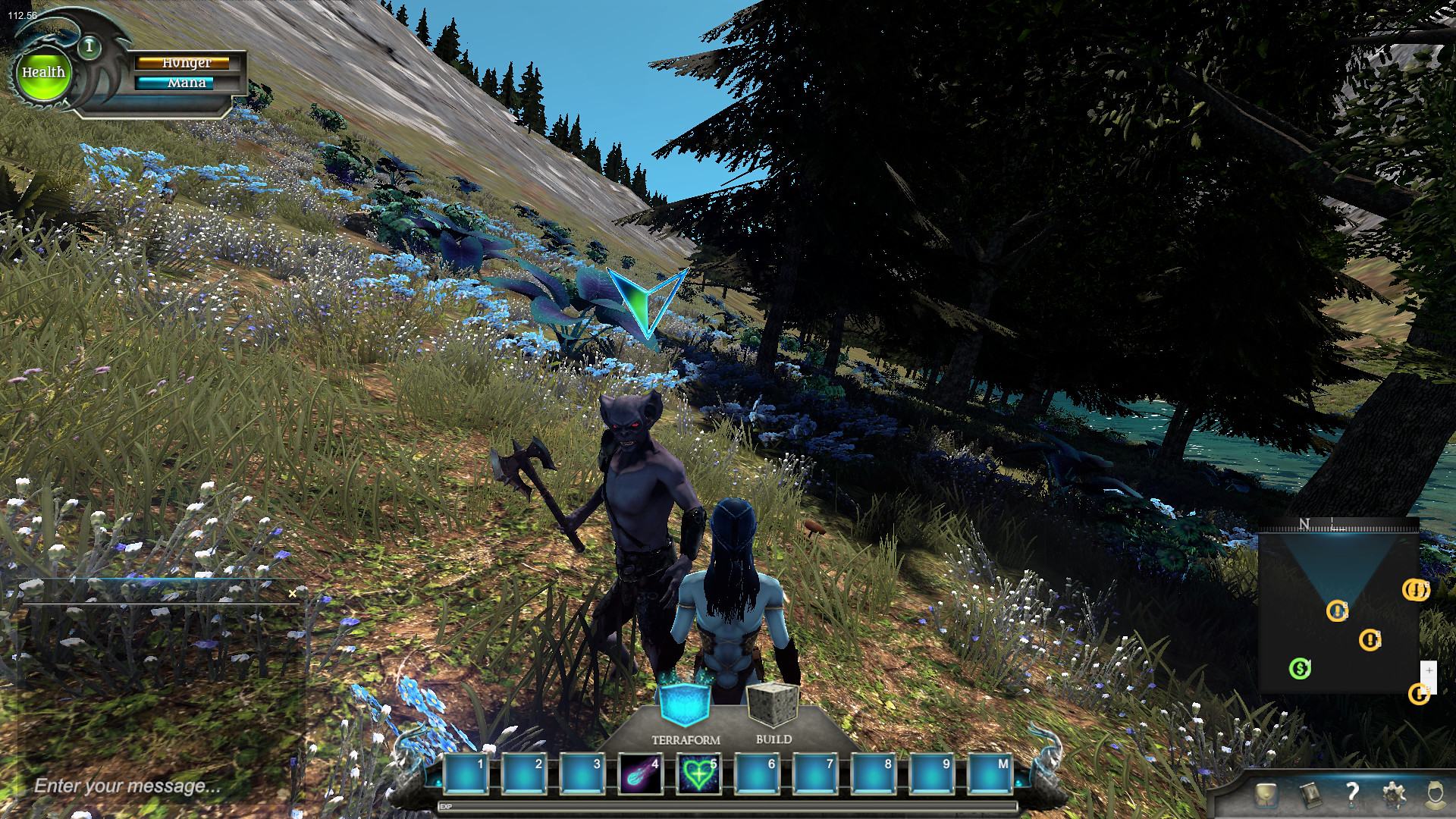Viewport: 1456px width, 819px height.
Task: Activate the comet spell in slot 4
Action: pyautogui.click(x=641, y=774)
